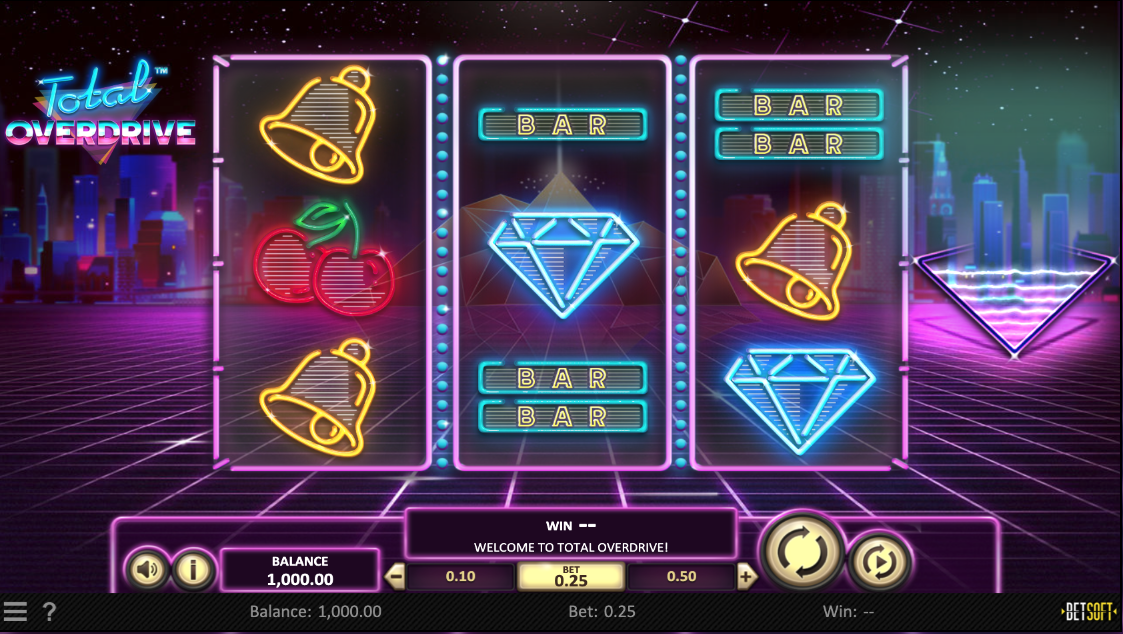
Task: Open the hamburger menu in bottom bar
Action: pyautogui.click(x=15, y=611)
